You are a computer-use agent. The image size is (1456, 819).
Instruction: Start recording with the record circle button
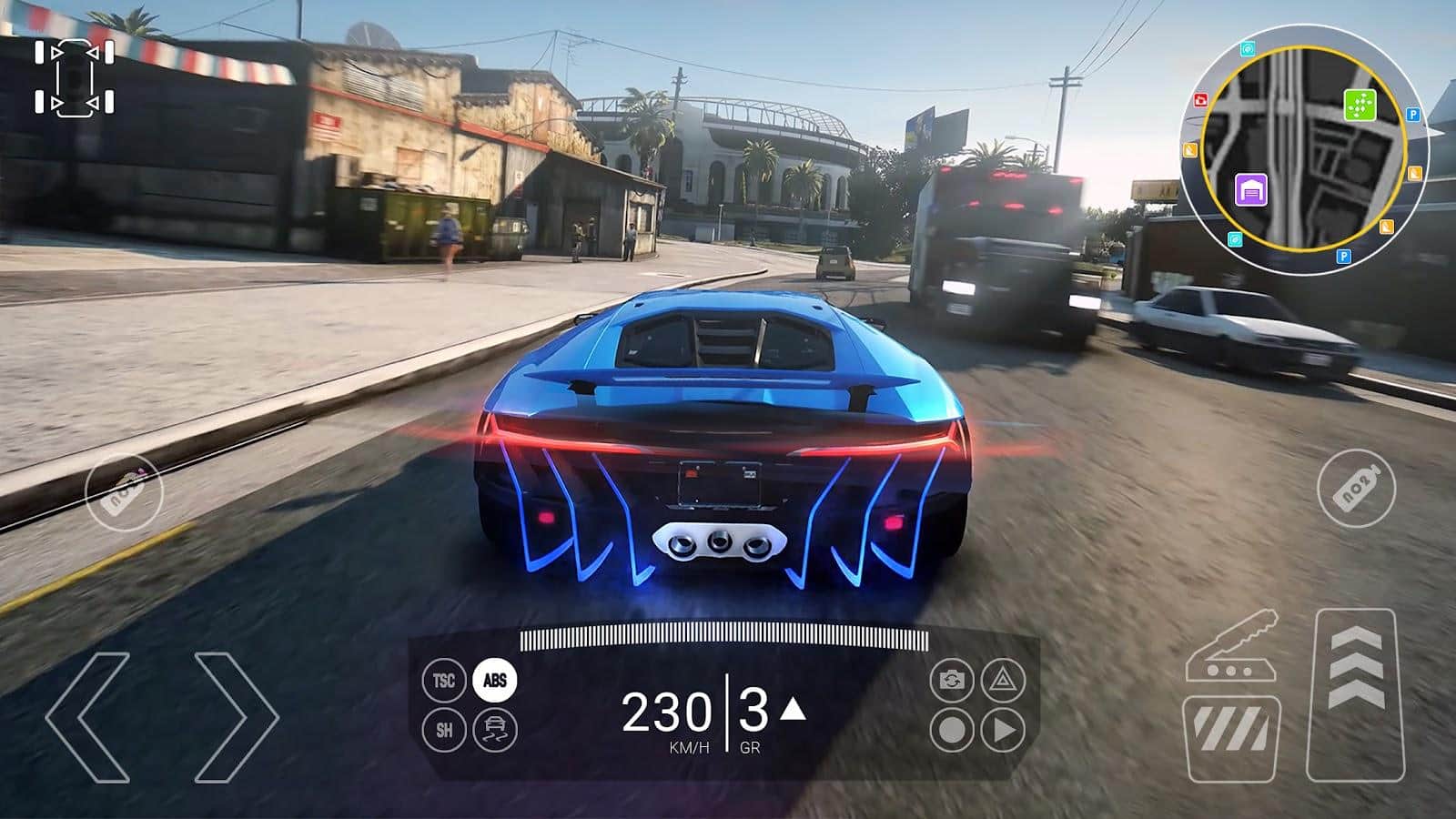(952, 729)
